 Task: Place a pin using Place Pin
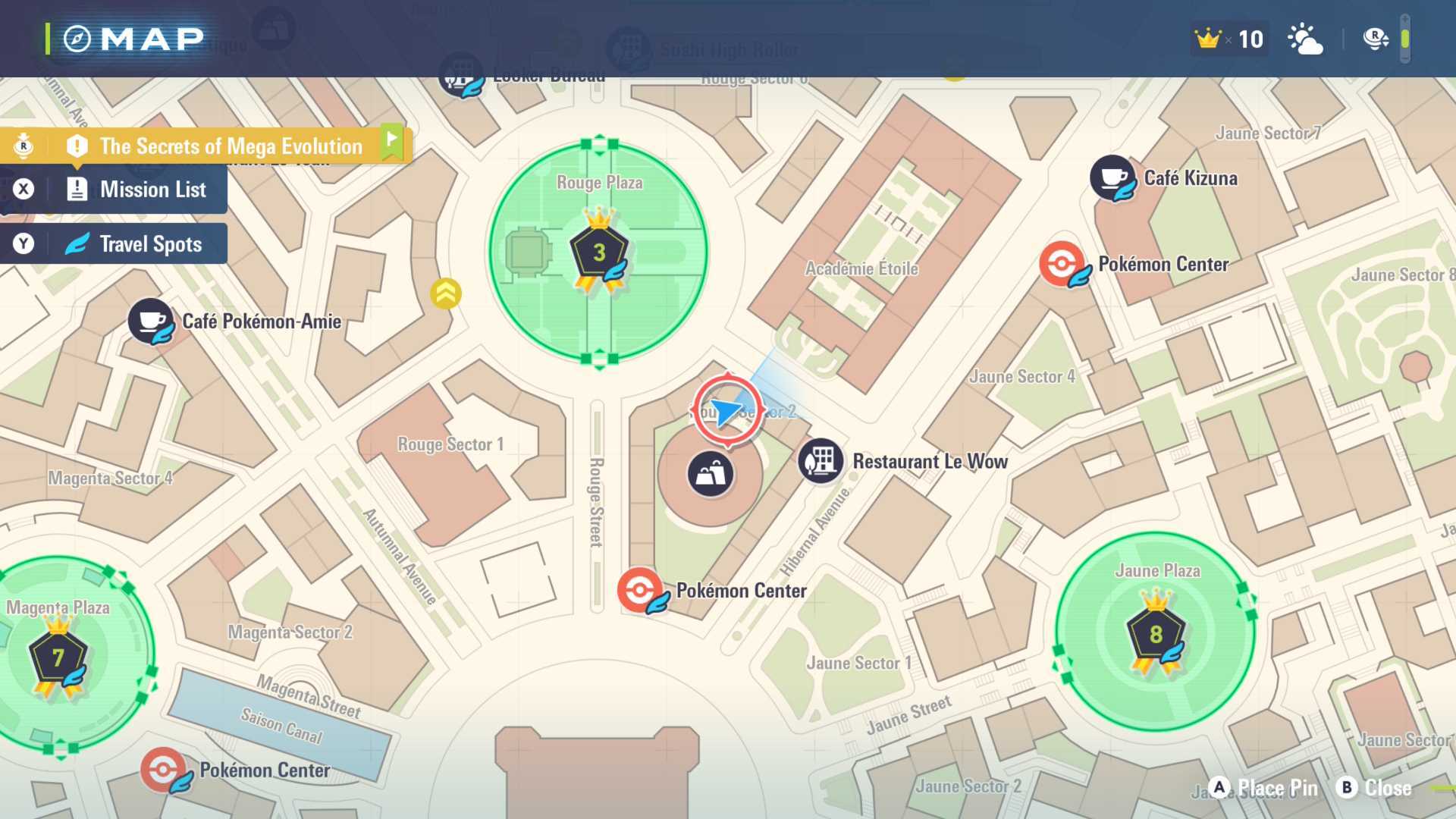click(x=1263, y=788)
